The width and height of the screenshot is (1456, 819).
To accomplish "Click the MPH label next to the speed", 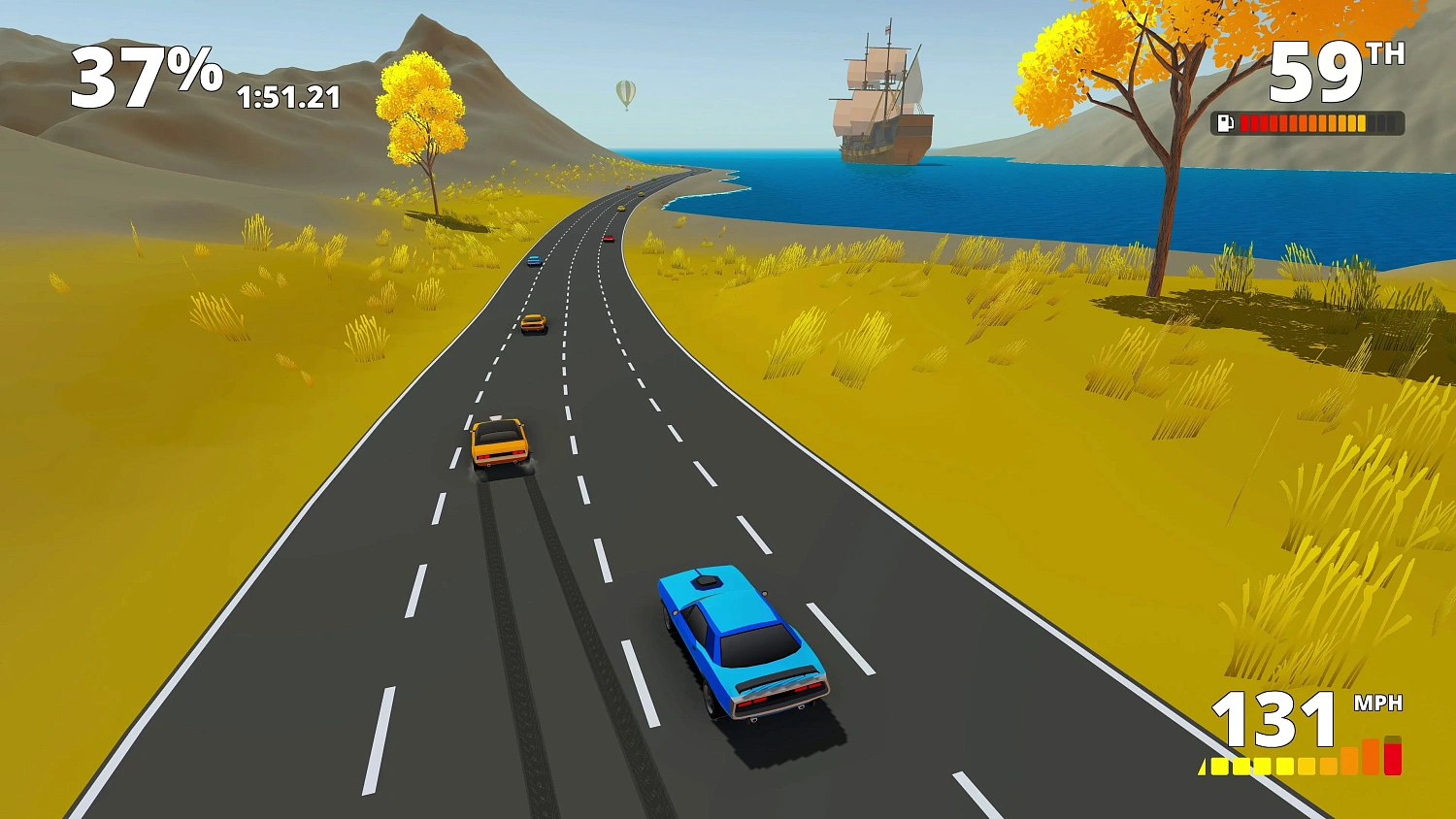I will click(1378, 701).
